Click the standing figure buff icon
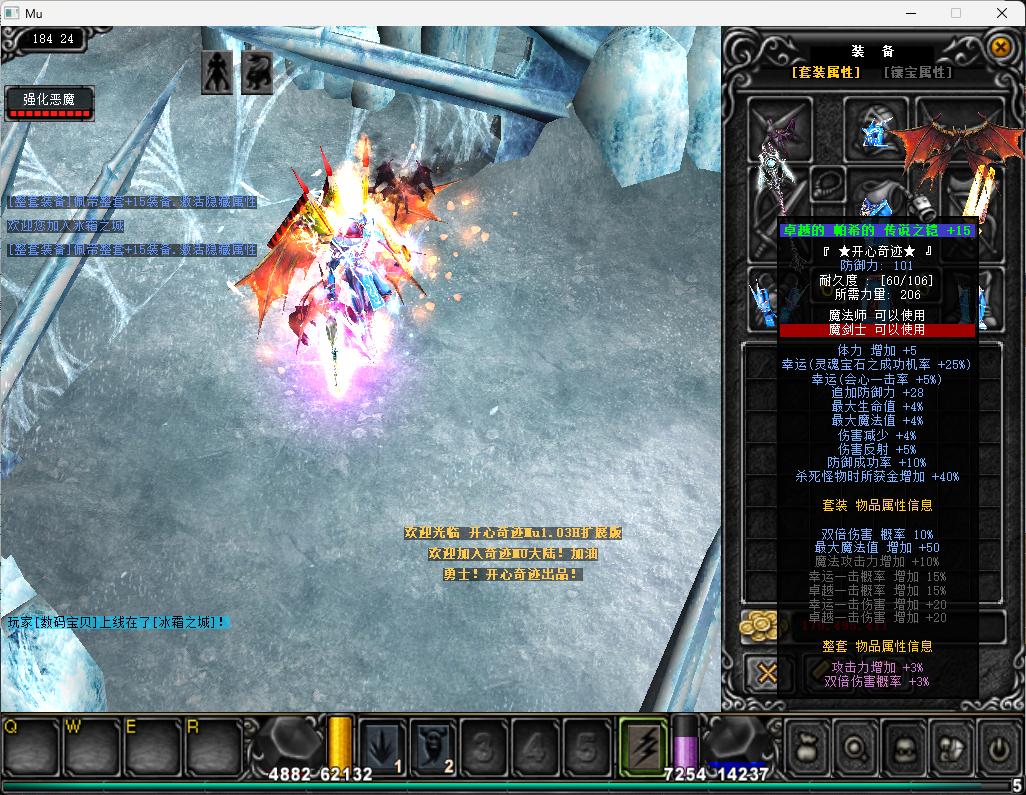Screen dimensions: 1026x795 click(x=217, y=72)
